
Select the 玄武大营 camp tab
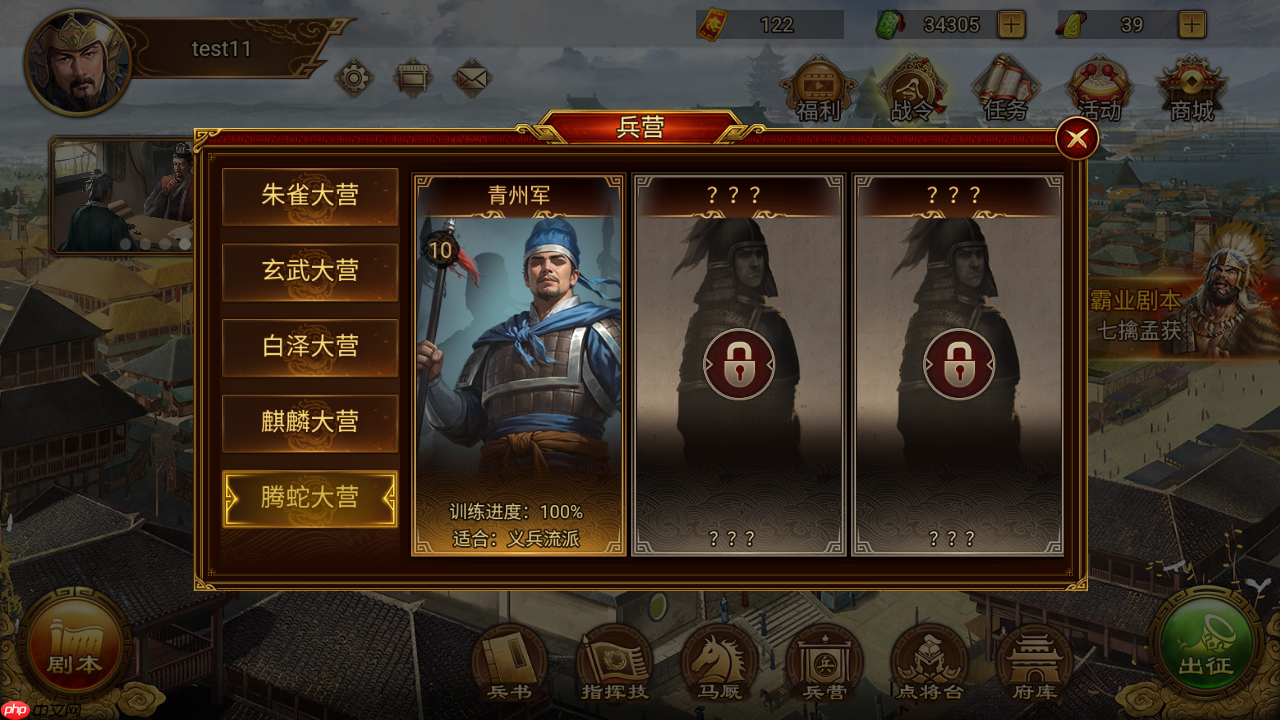310,272
